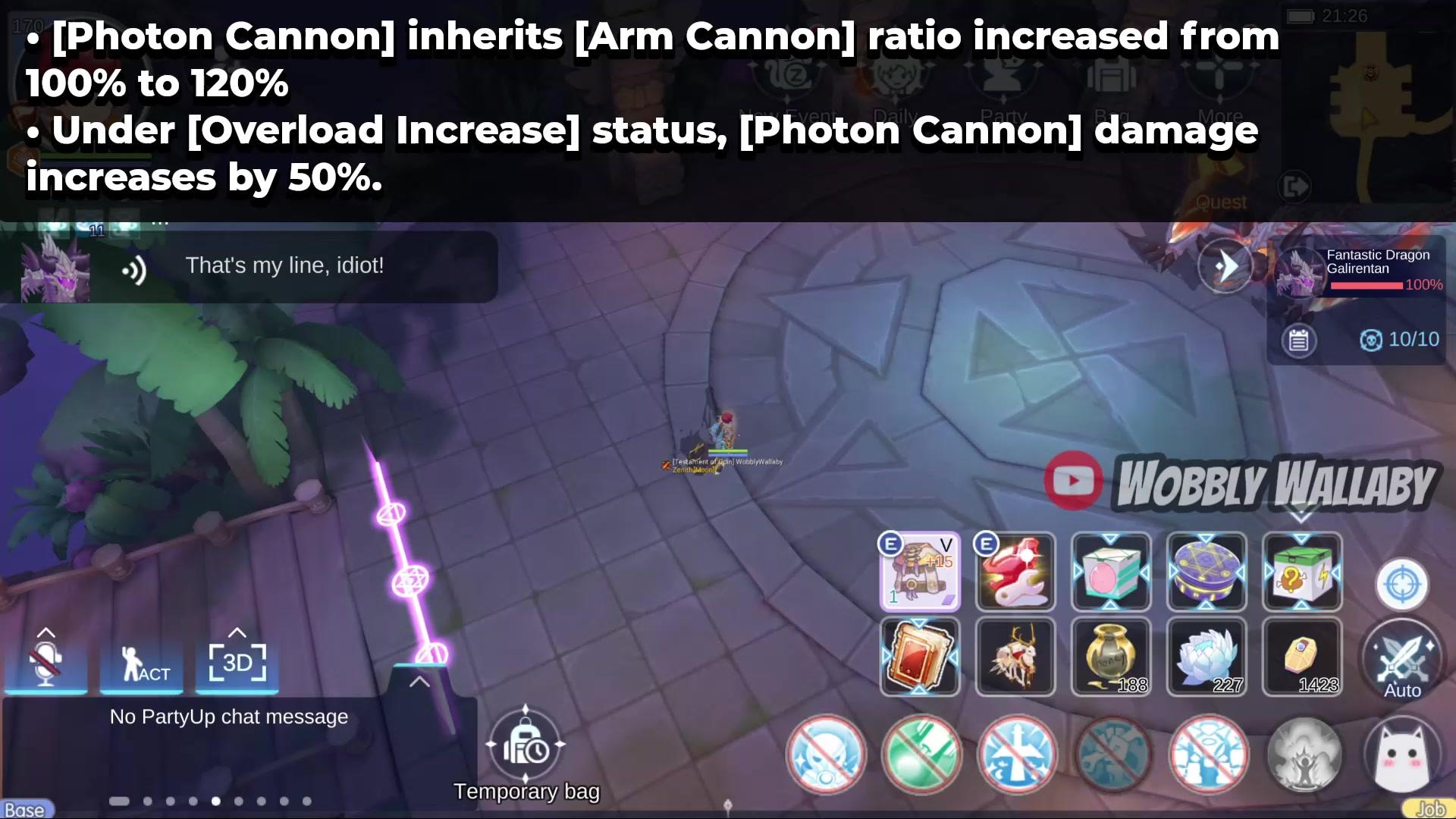Tap the reindeer mount quickslot icon
Viewport: 1456px width, 819px height.
(x=1015, y=656)
